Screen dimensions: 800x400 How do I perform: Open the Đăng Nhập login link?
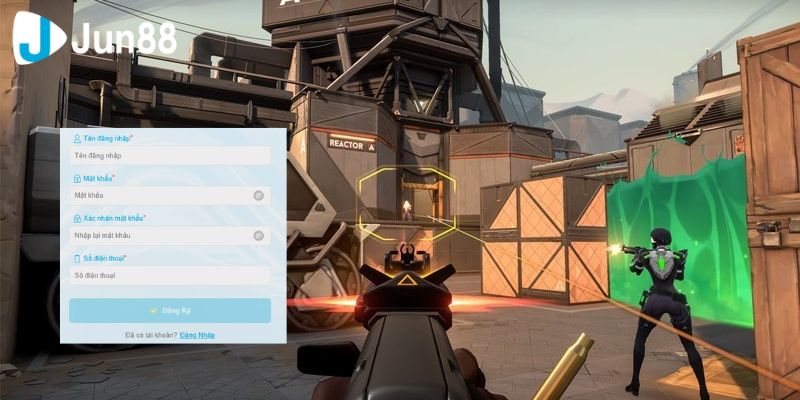tap(197, 335)
